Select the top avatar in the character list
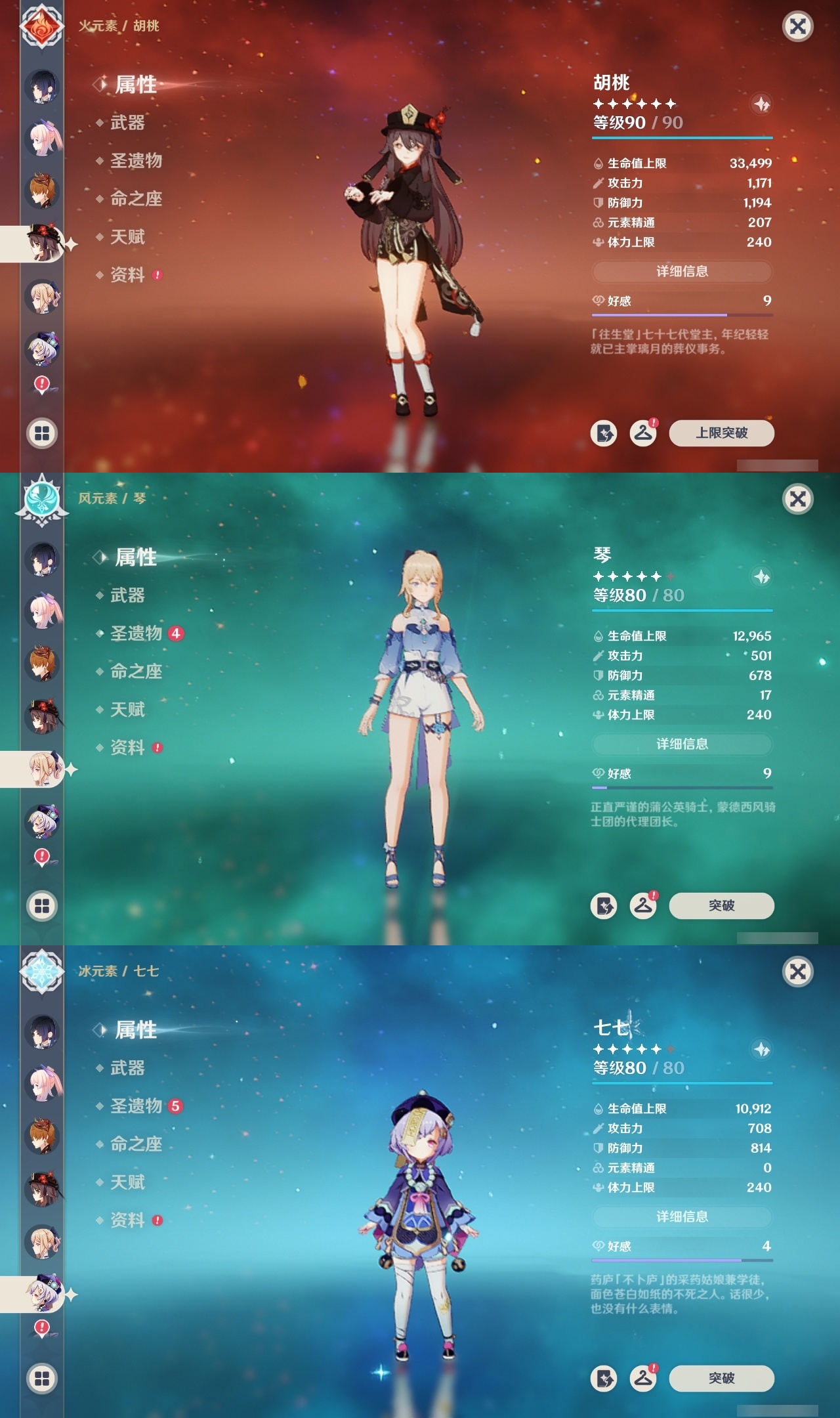Image resolution: width=840 pixels, height=1418 pixels. (x=41, y=85)
